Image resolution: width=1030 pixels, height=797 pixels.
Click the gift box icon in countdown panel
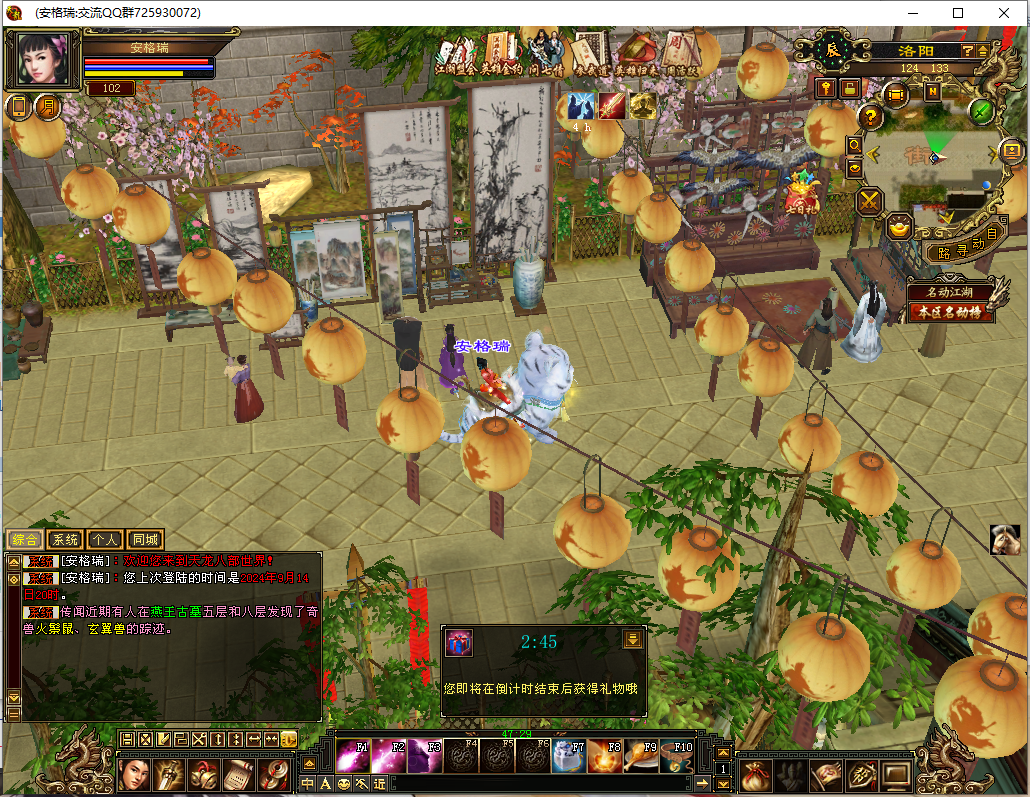(458, 642)
